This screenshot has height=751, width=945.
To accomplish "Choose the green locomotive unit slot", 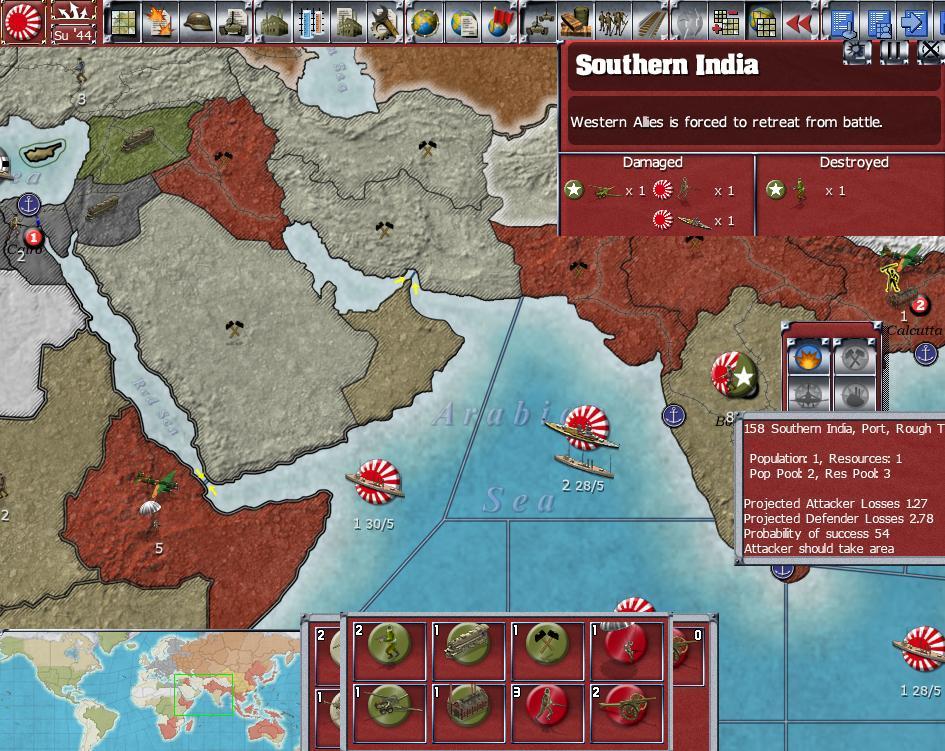I will pos(465,652).
